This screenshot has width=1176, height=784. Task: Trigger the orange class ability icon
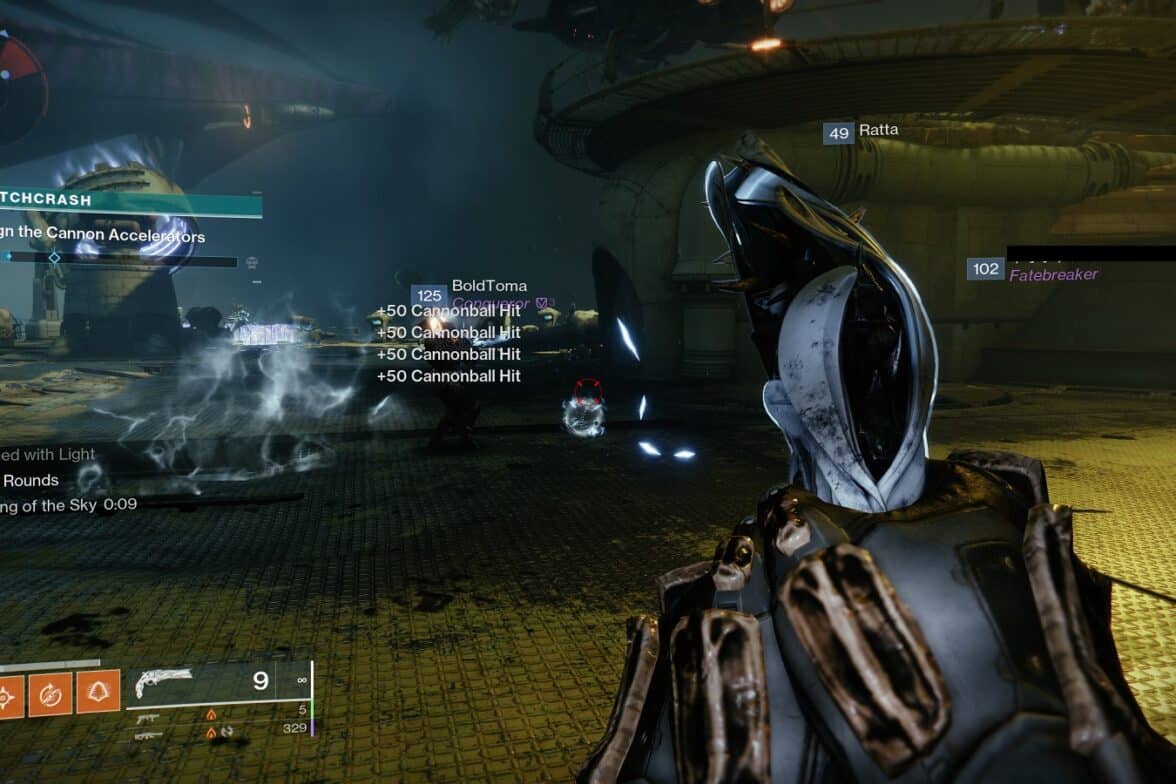click(x=98, y=693)
